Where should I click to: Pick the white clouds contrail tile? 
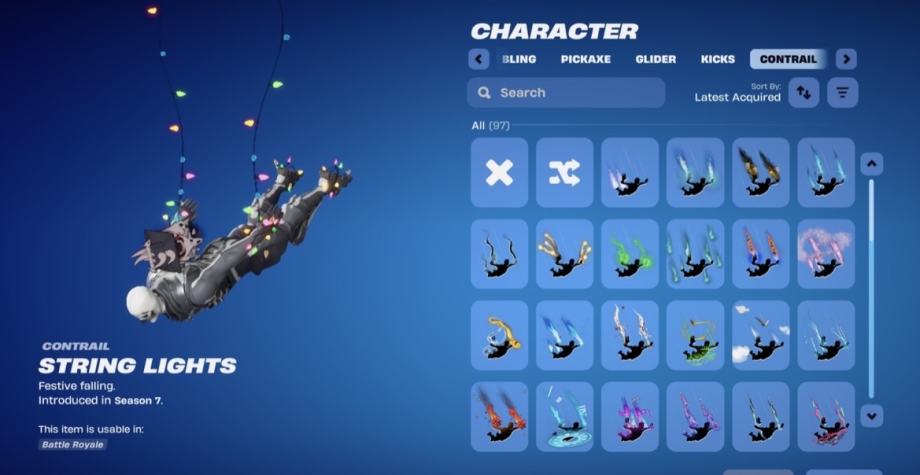pos(761,335)
